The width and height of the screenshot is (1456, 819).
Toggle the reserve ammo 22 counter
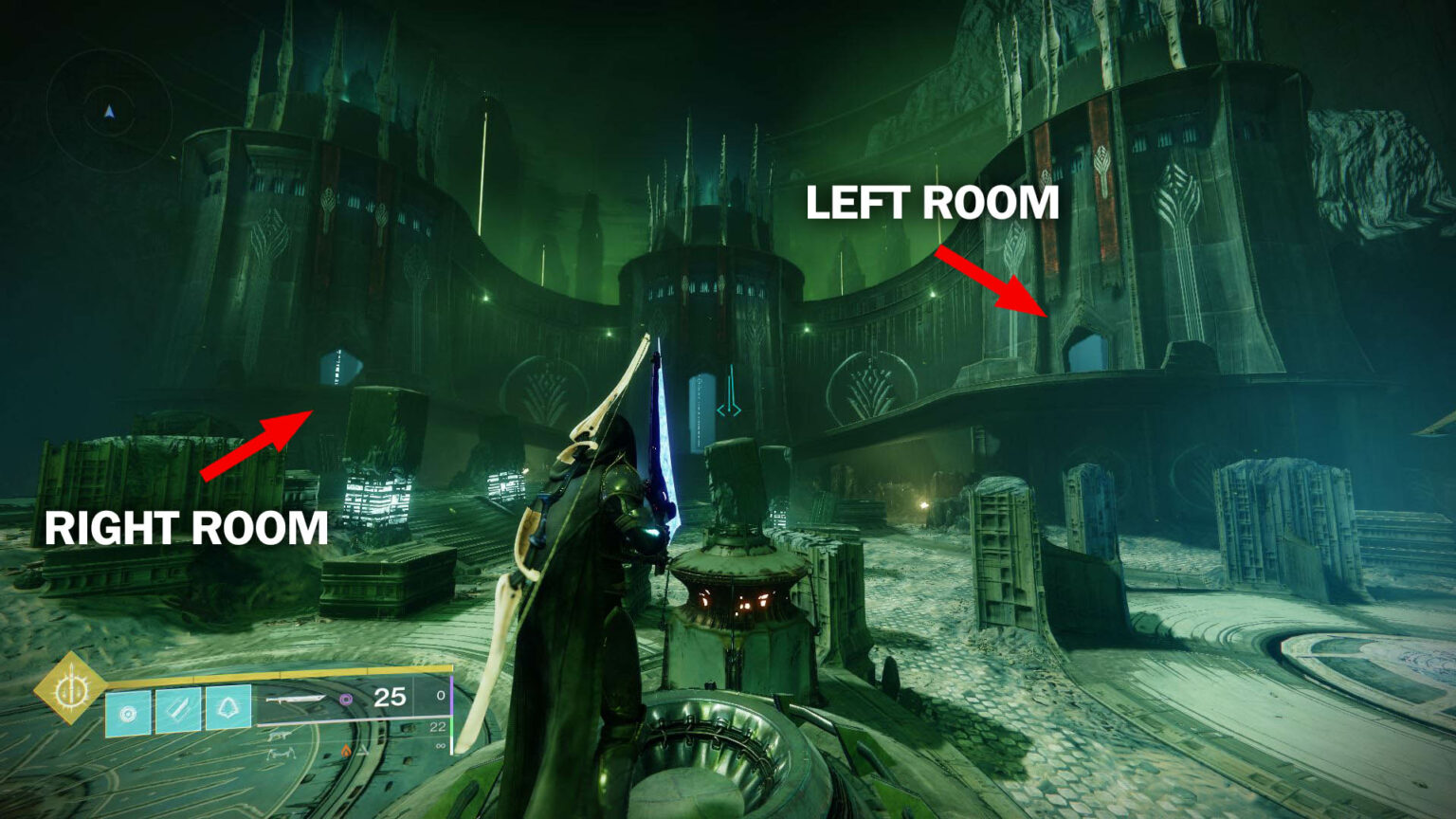point(438,728)
